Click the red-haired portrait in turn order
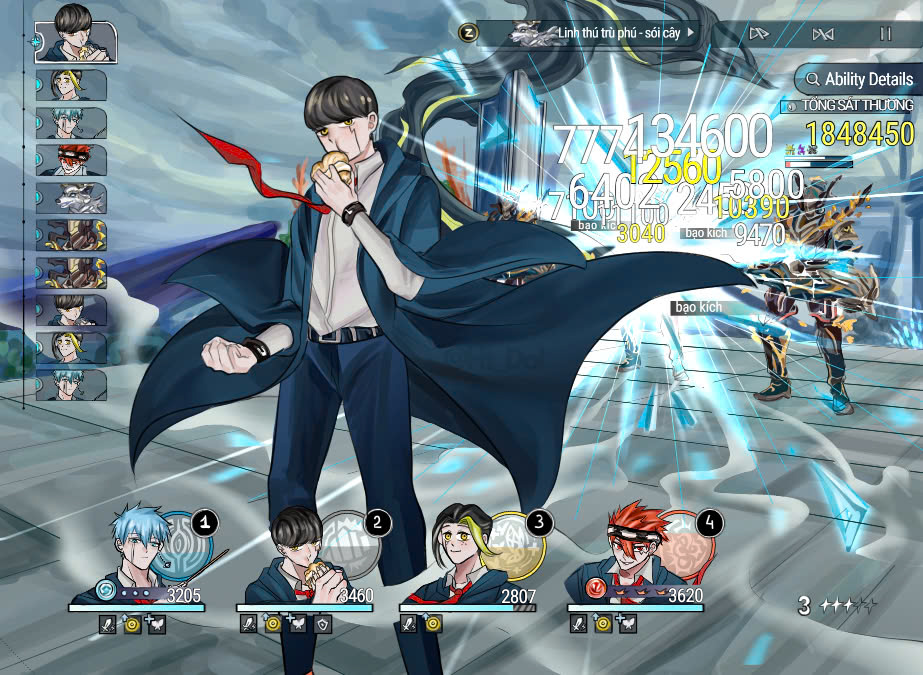 pyautogui.click(x=71, y=160)
